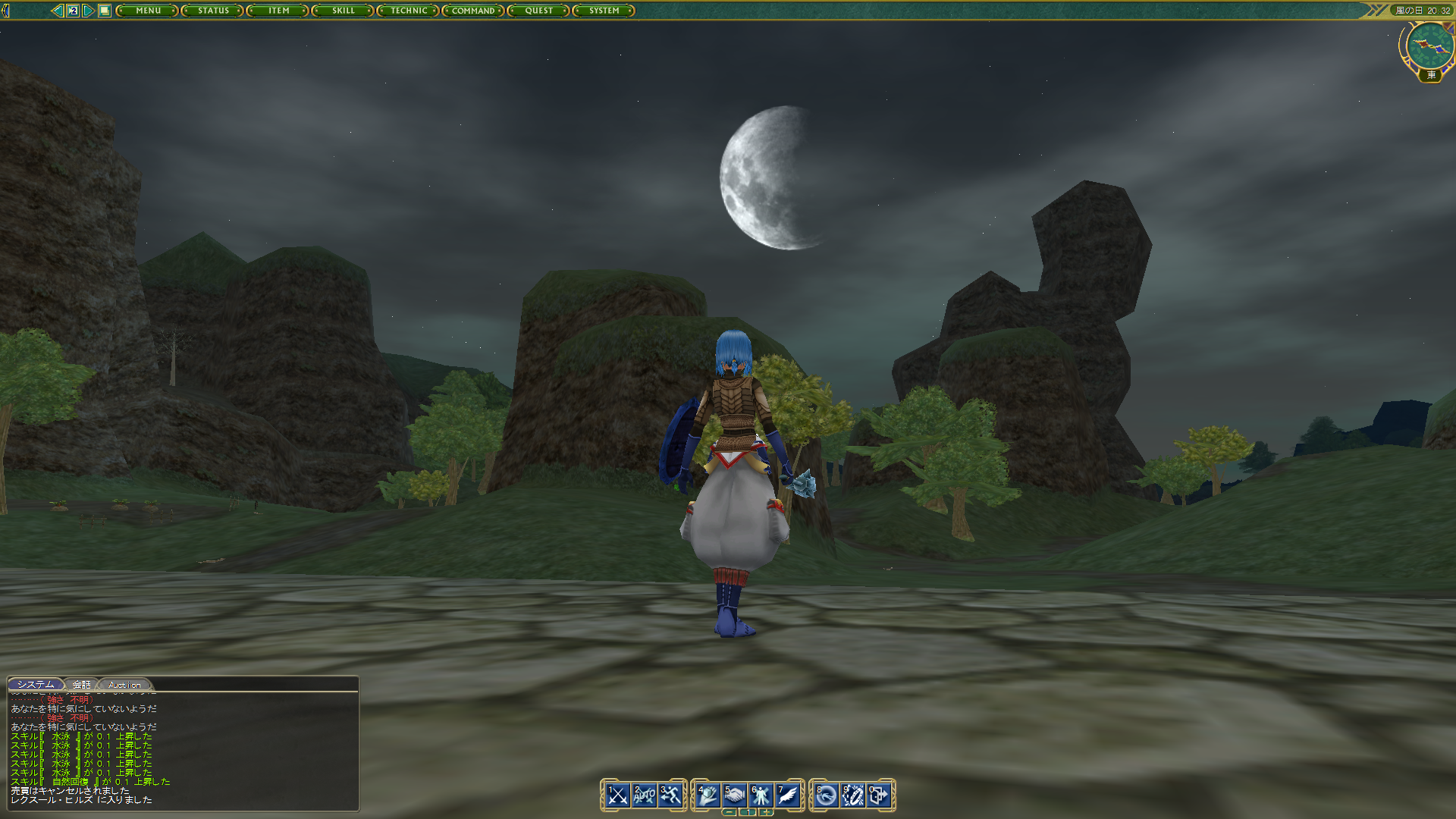1456x819 pixels.
Task: Activate the AUTO attack icon in slot 2
Action: point(645,794)
